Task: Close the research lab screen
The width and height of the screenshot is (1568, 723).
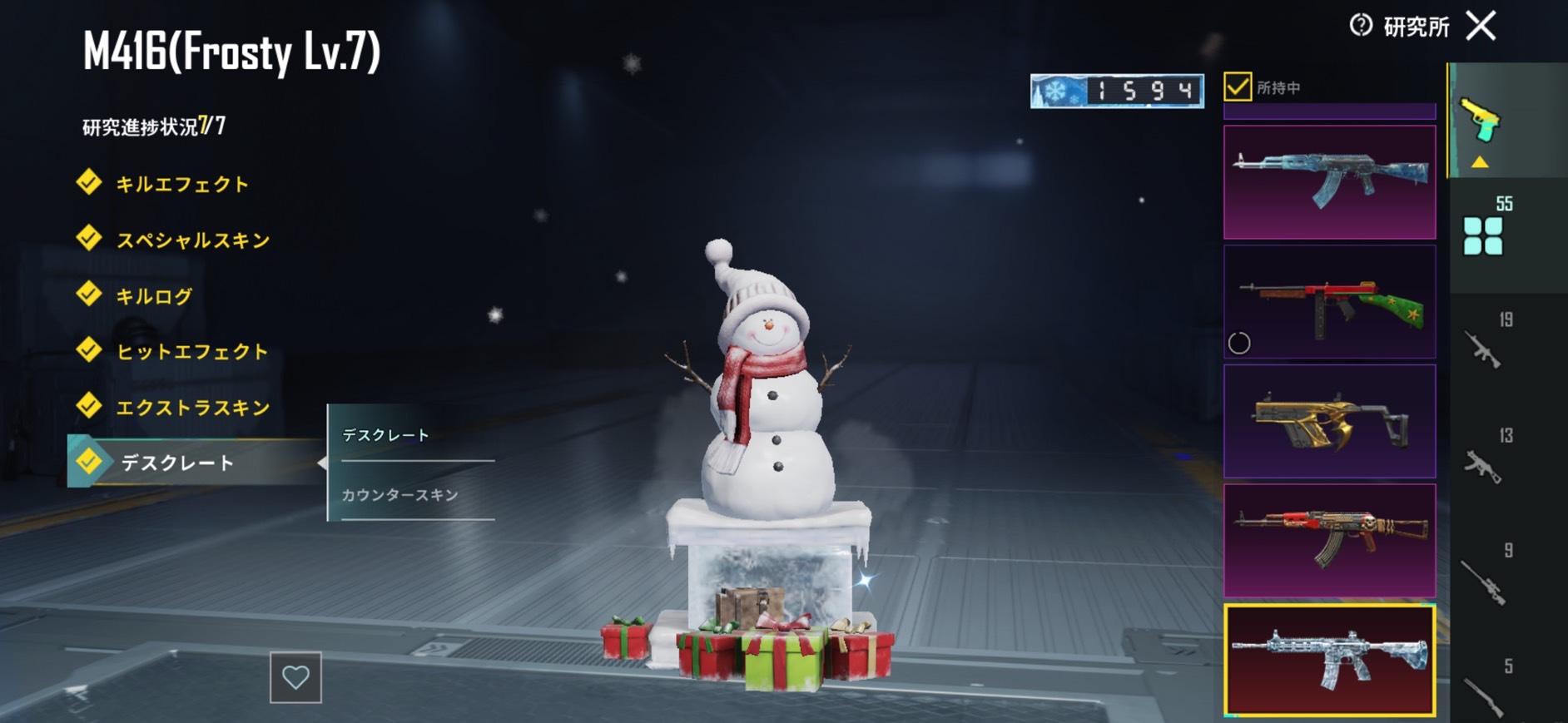Action: click(1481, 26)
